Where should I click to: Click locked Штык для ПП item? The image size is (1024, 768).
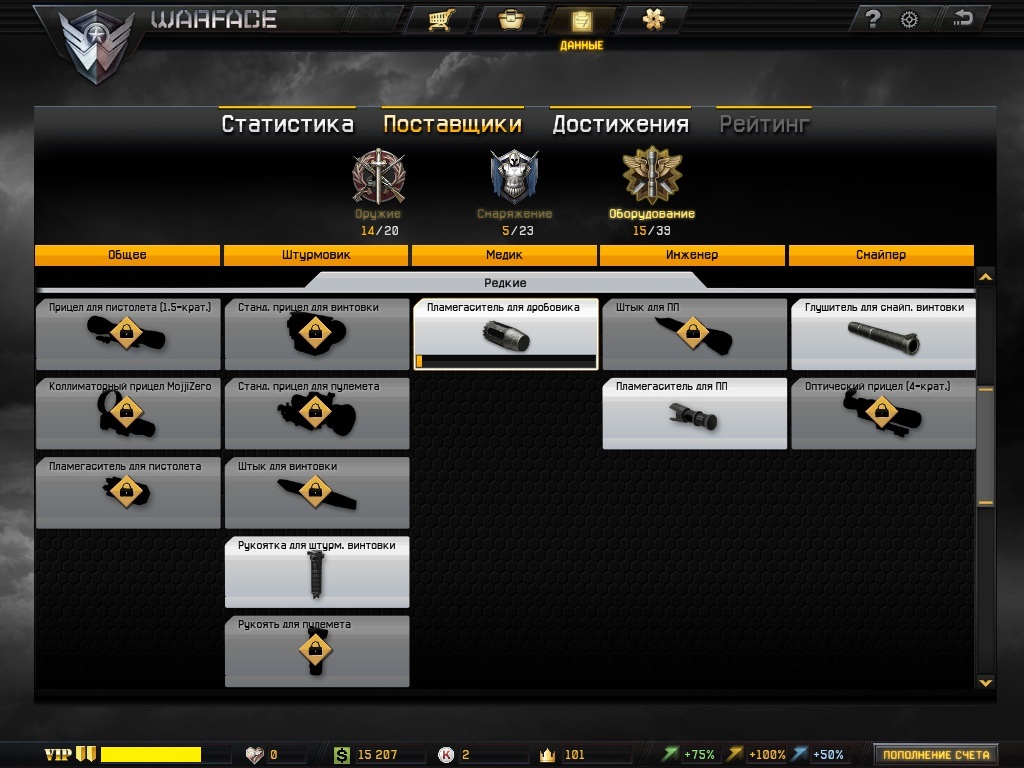pyautogui.click(x=694, y=334)
